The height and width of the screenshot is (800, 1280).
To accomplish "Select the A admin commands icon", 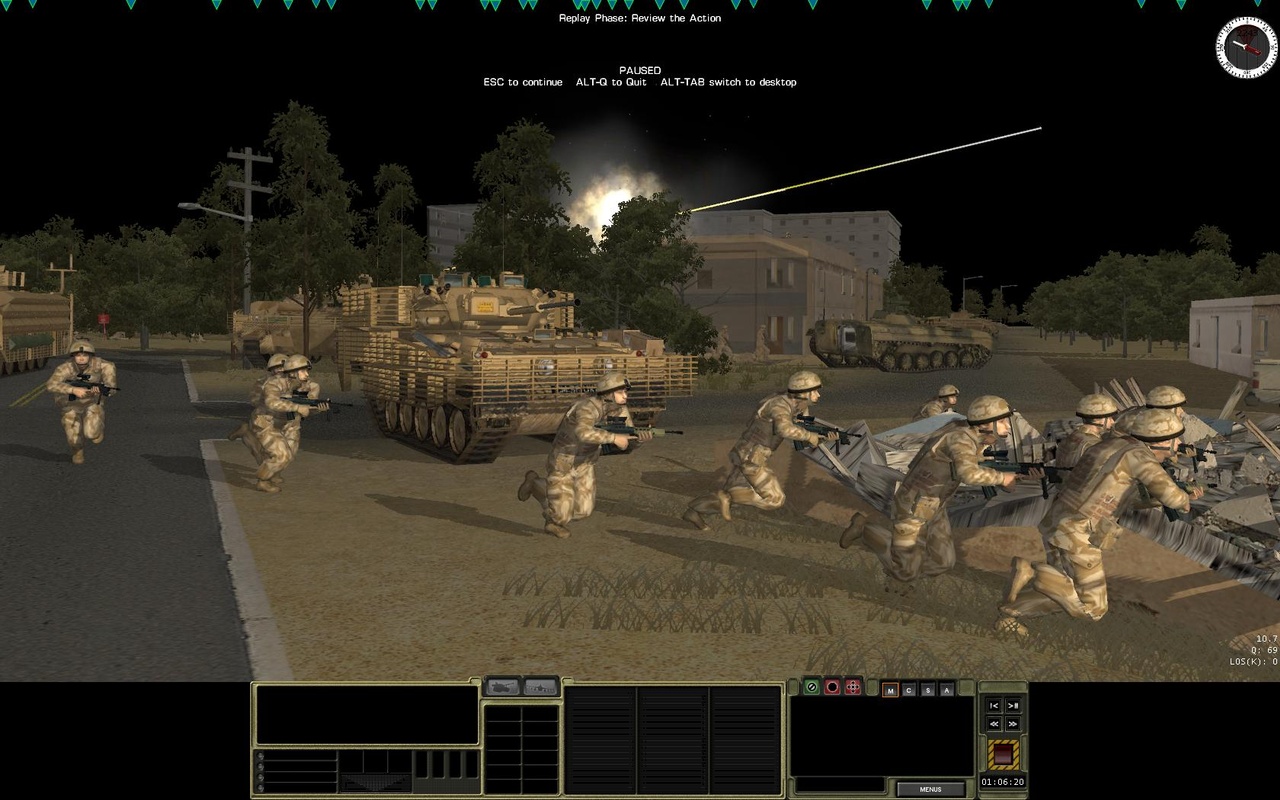I will (946, 688).
